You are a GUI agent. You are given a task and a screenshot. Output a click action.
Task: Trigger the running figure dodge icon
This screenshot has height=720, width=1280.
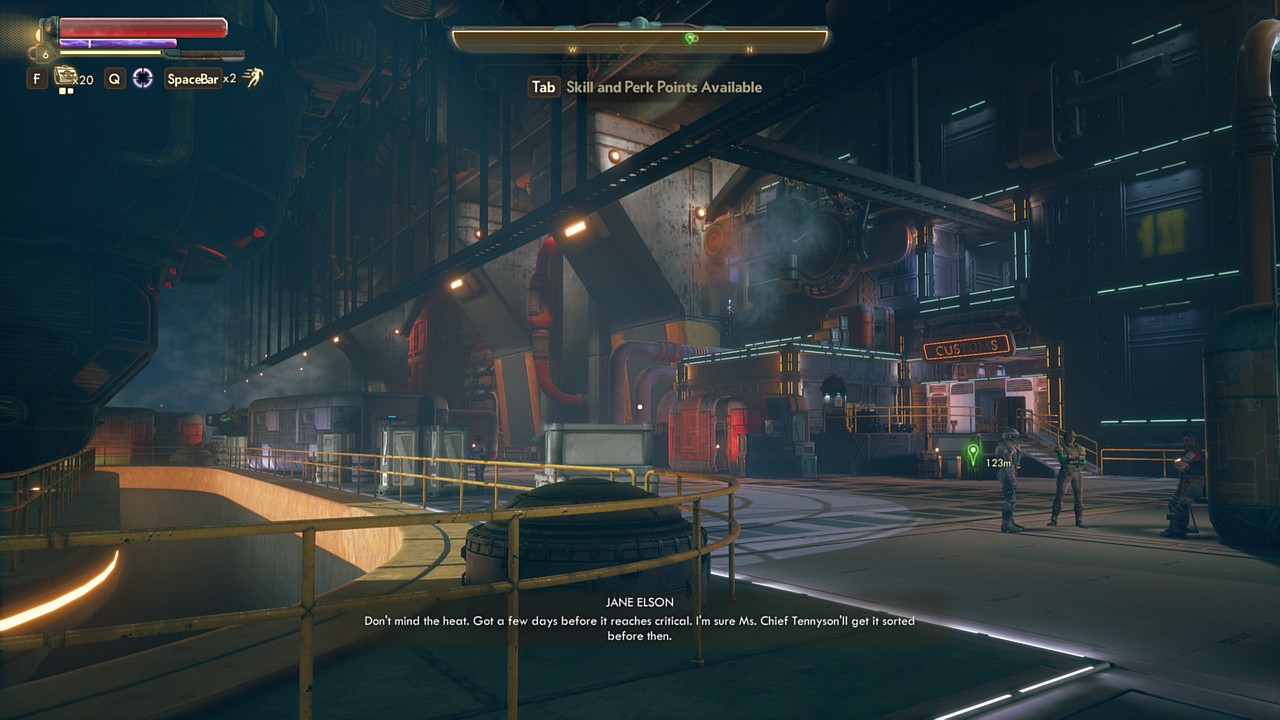click(x=253, y=78)
